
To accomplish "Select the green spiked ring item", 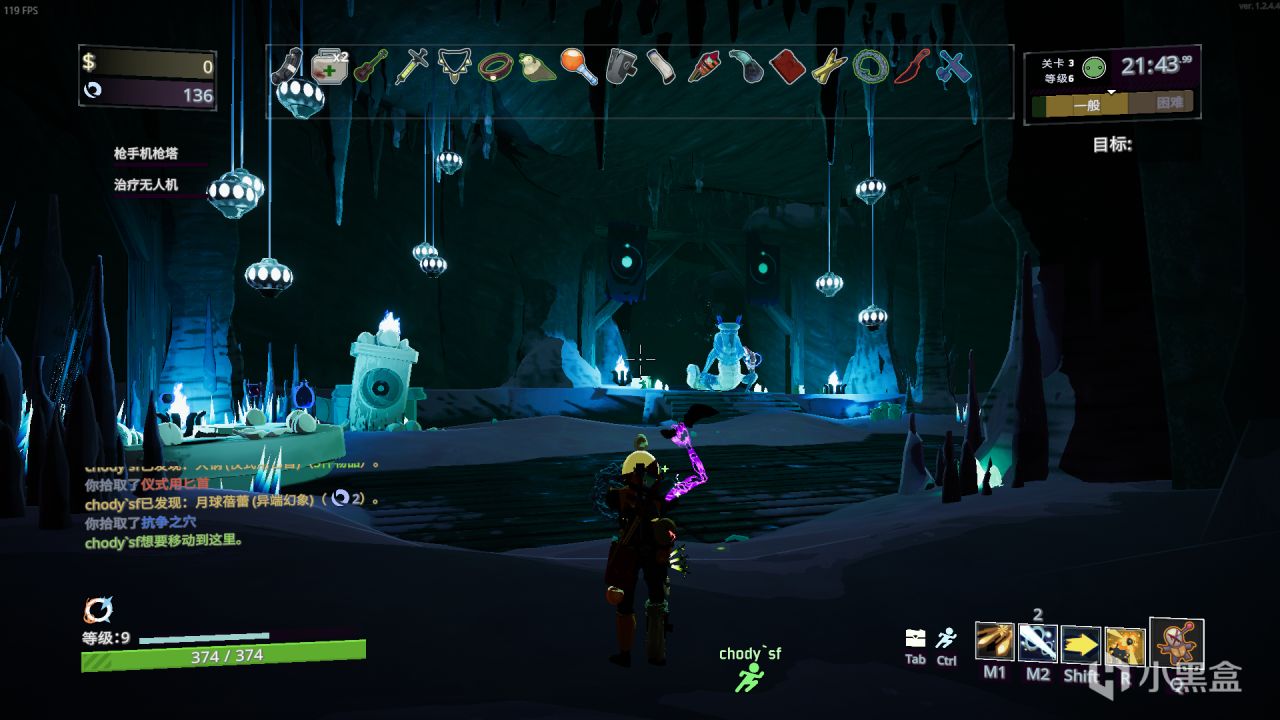I will click(871, 67).
